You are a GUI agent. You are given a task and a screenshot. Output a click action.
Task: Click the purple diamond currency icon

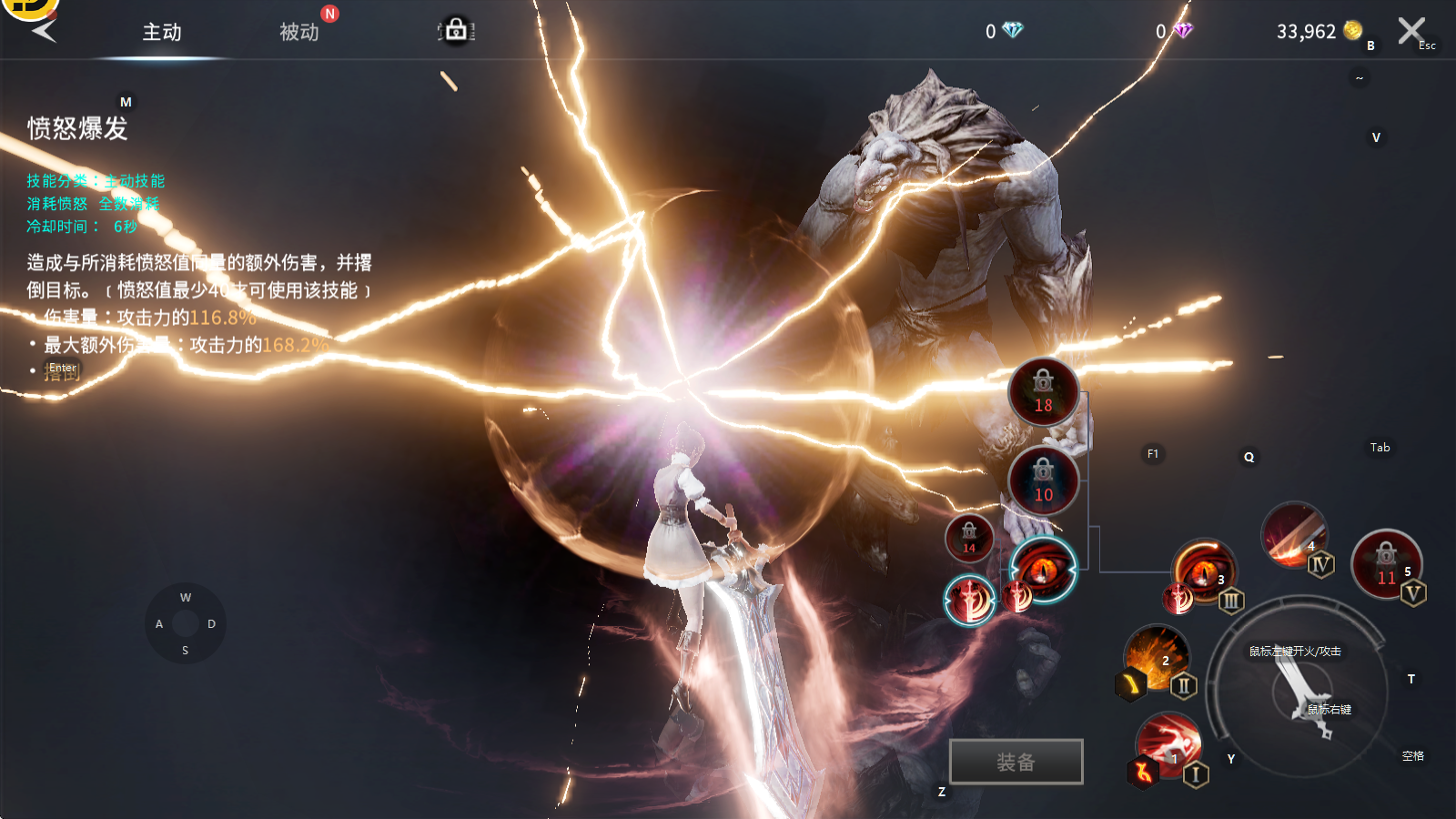[x=1182, y=31]
